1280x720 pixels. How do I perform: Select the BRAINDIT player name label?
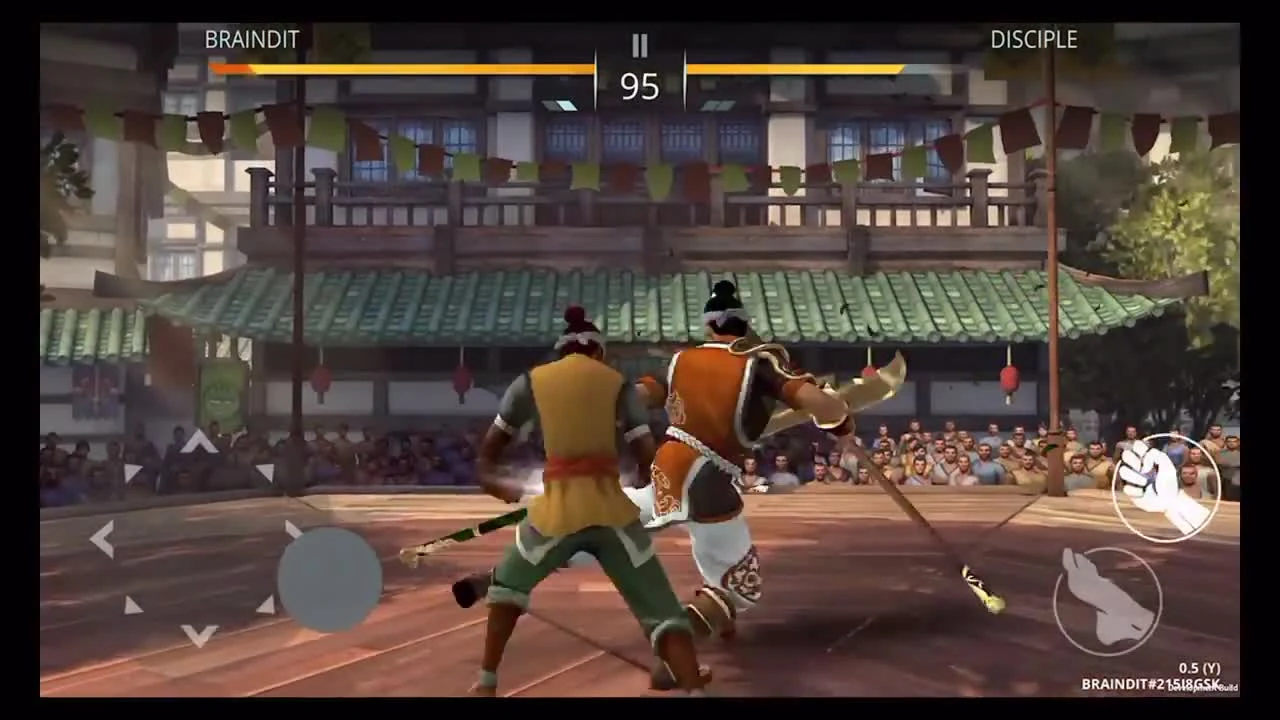click(x=250, y=39)
